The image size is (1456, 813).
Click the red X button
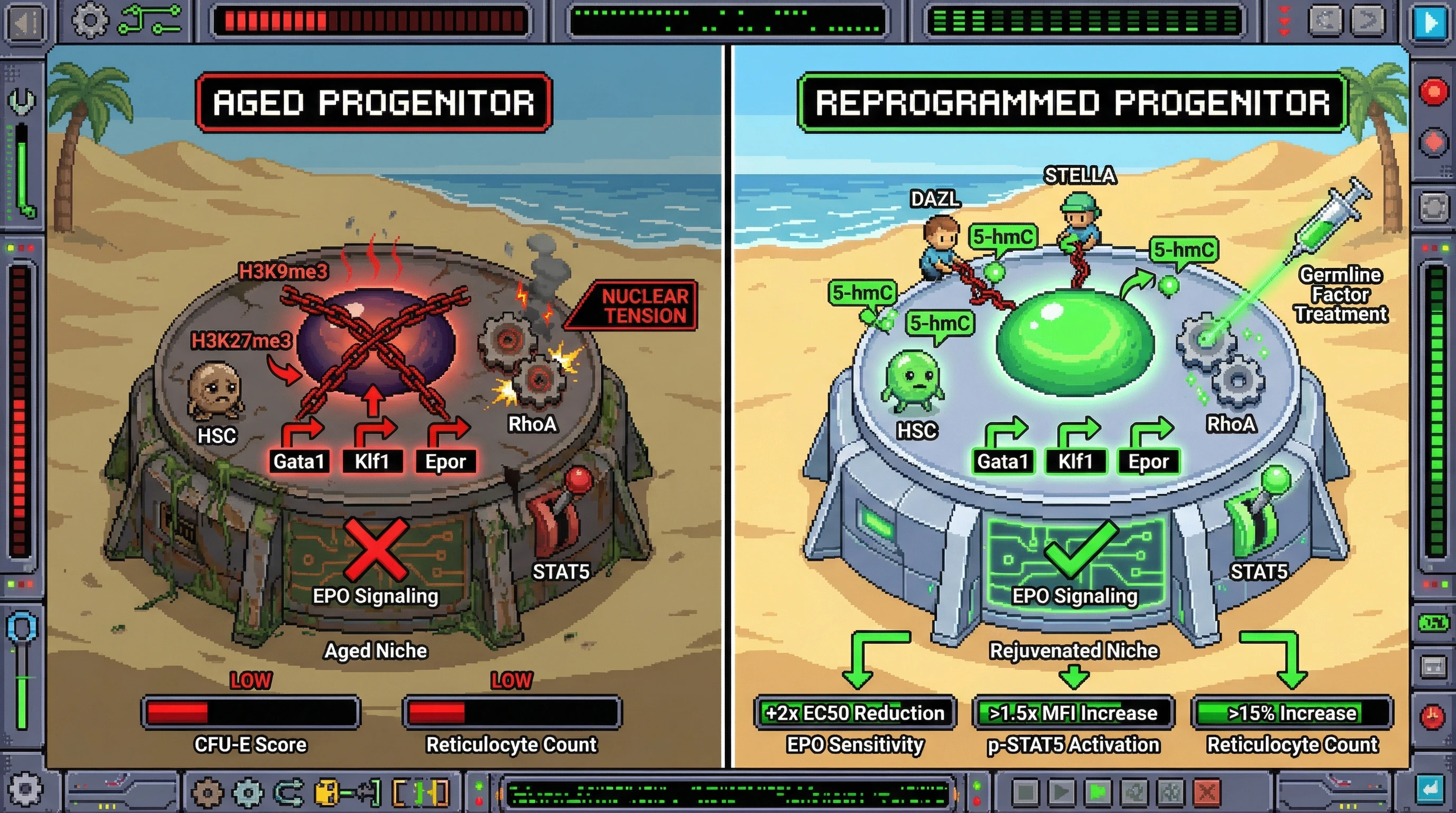tap(1206, 792)
